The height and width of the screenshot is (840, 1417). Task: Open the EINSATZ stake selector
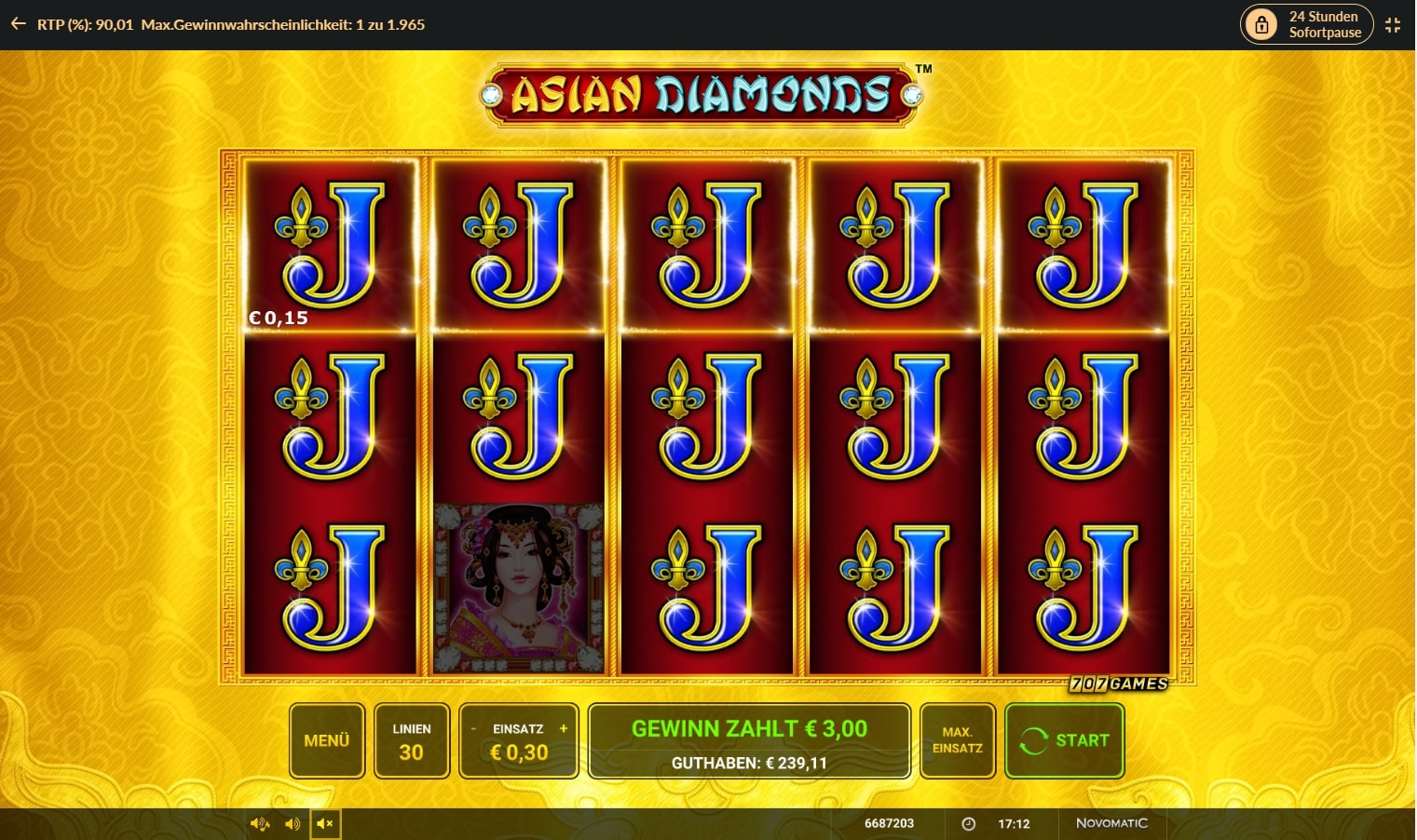[518, 740]
